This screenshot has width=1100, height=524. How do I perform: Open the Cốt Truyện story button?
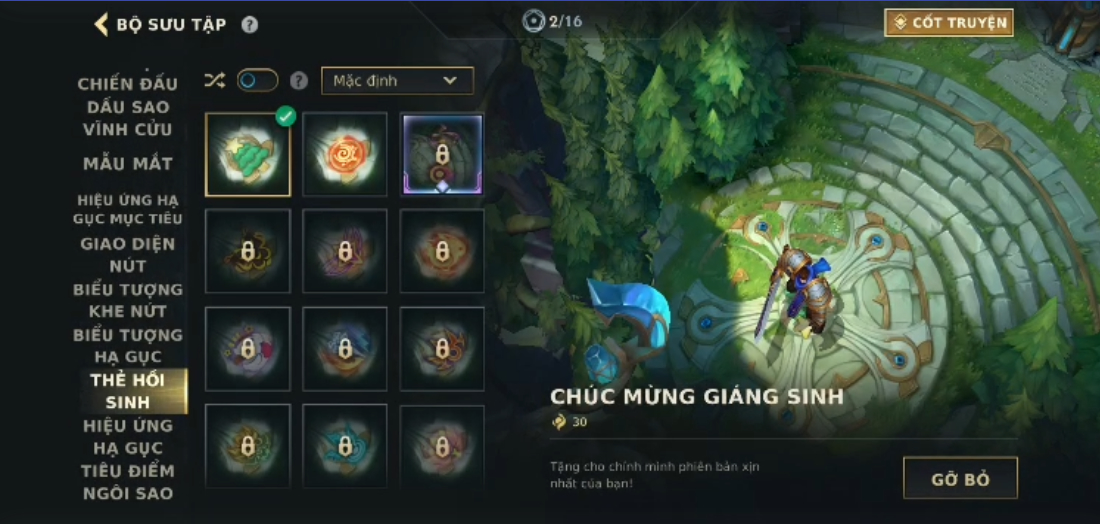[x=948, y=23]
